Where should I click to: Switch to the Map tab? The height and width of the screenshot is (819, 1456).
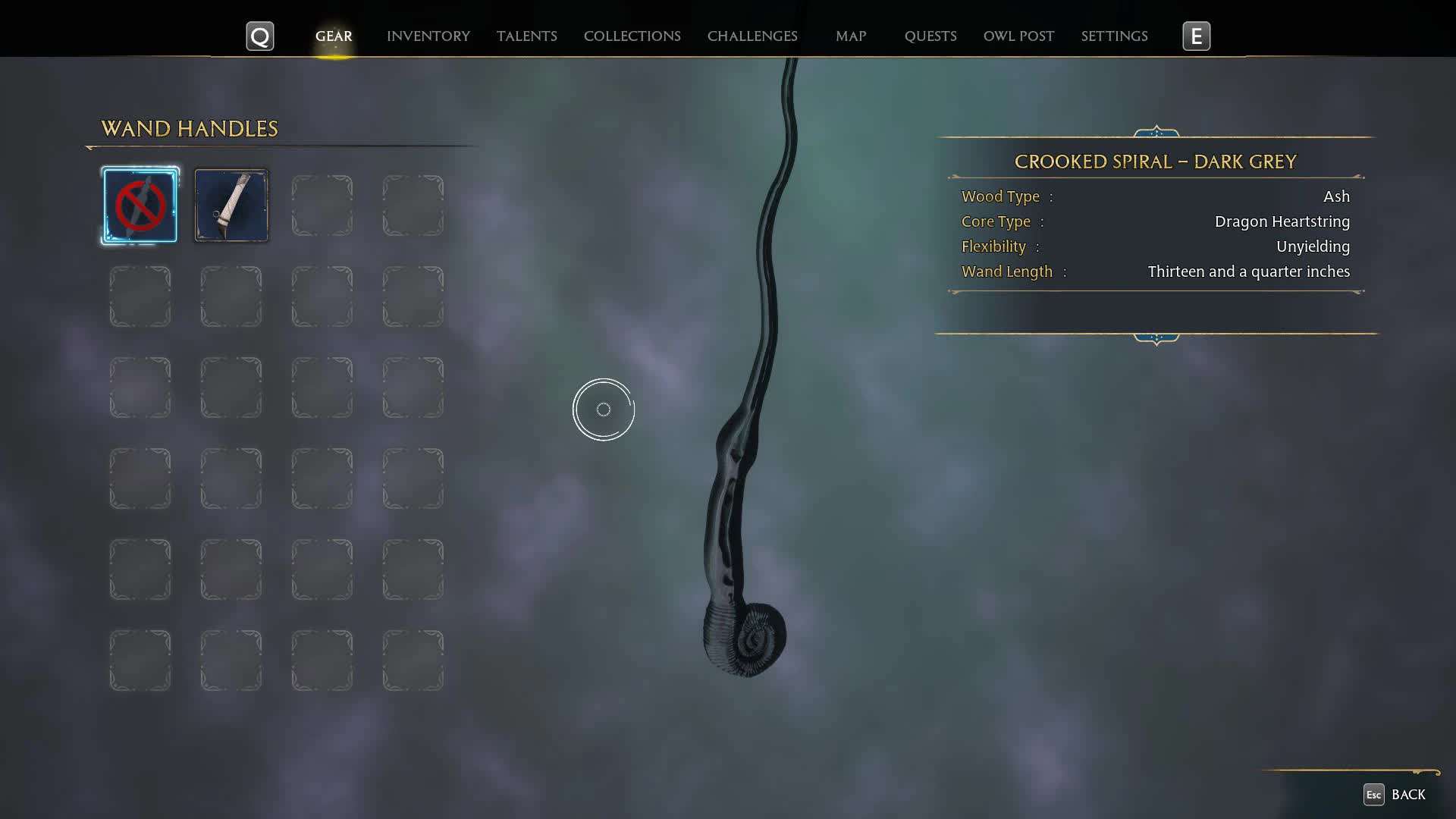(x=850, y=36)
